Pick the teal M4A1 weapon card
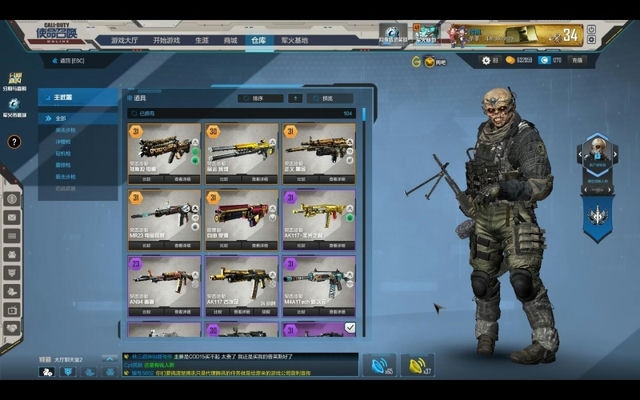The width and height of the screenshot is (640, 400). point(319,285)
